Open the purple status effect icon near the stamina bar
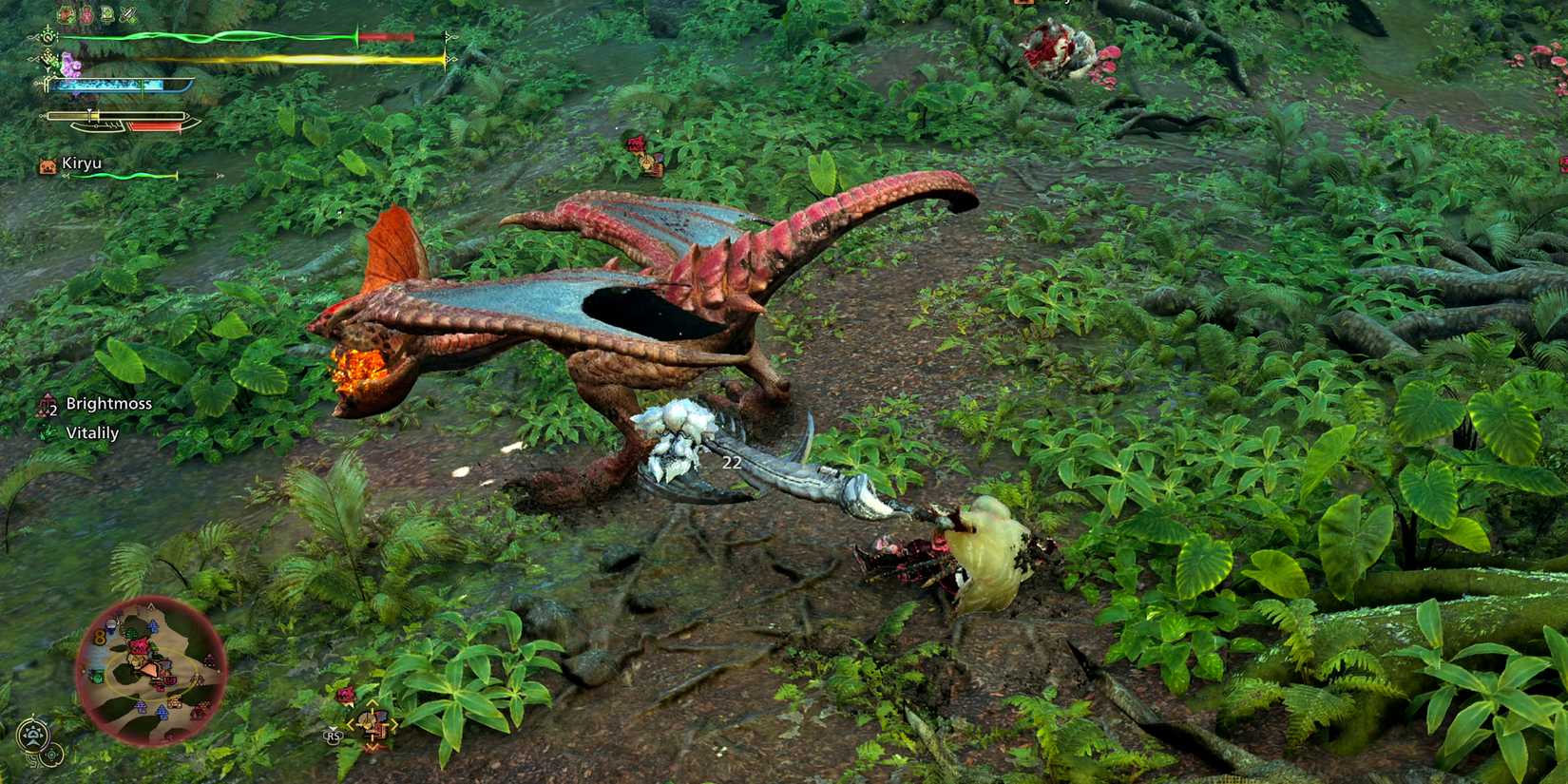This screenshot has width=1568, height=784. [x=69, y=62]
